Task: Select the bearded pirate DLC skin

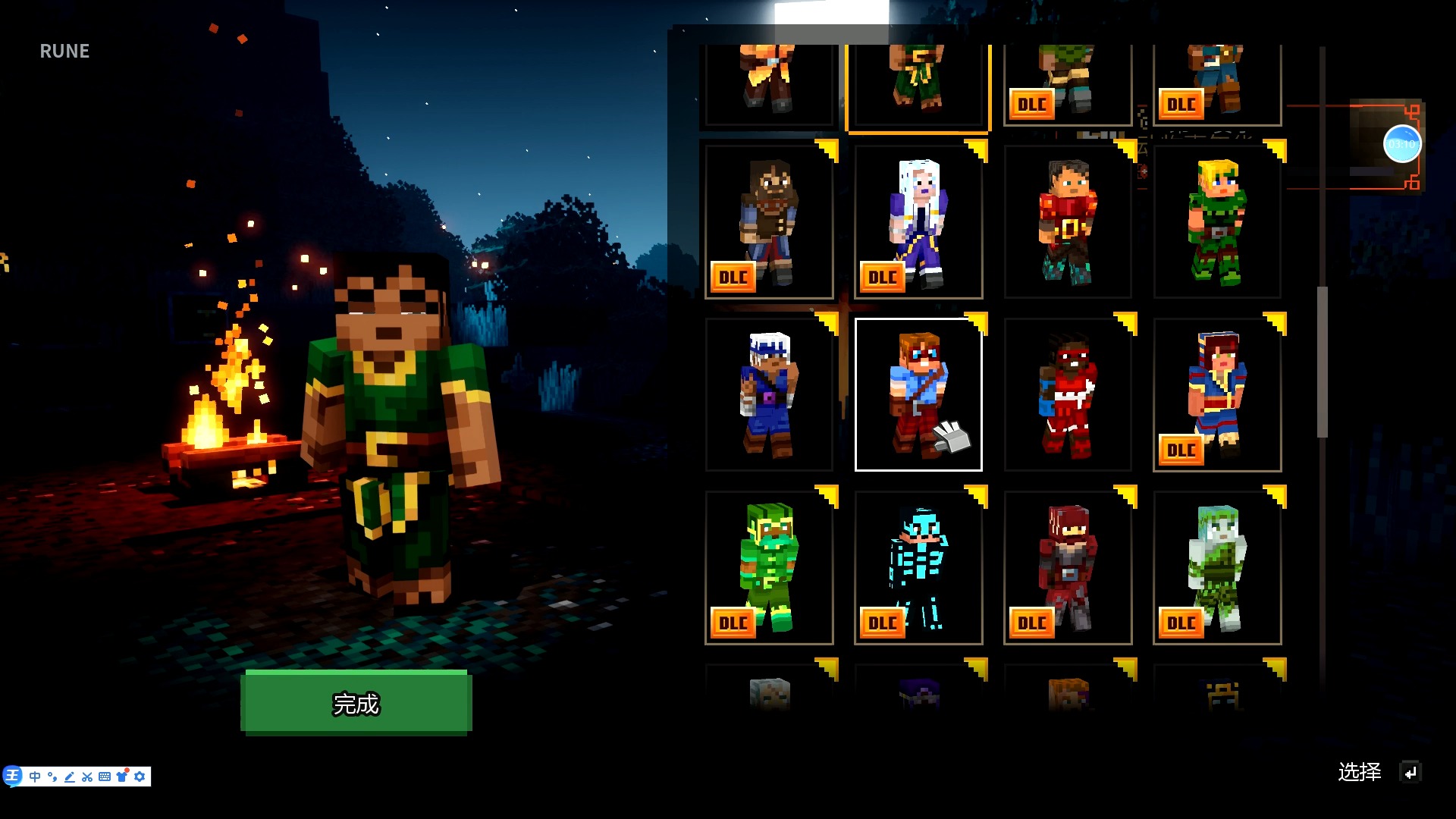Action: (x=769, y=221)
